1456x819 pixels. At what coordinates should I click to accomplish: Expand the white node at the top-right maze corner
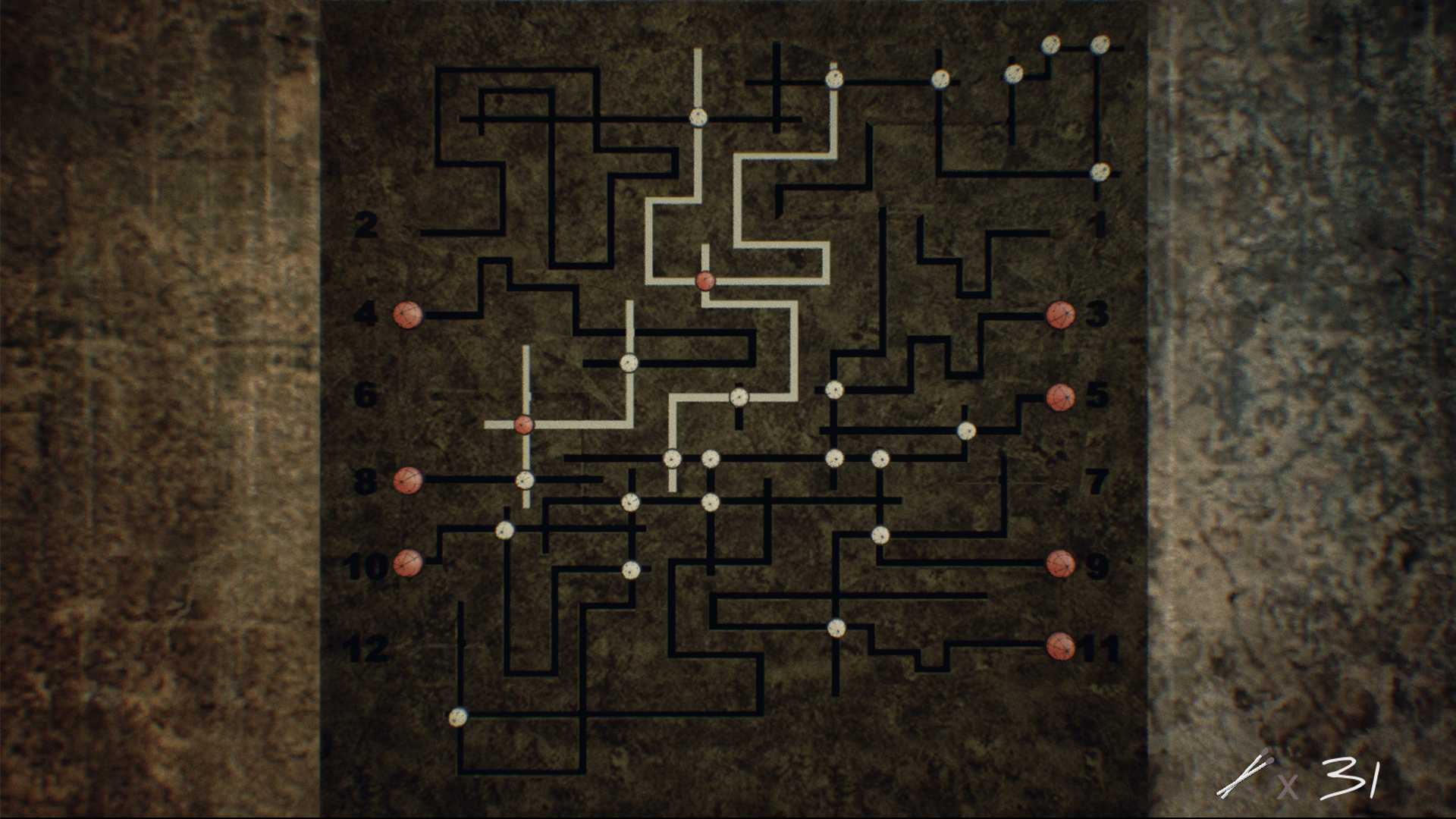click(1100, 45)
